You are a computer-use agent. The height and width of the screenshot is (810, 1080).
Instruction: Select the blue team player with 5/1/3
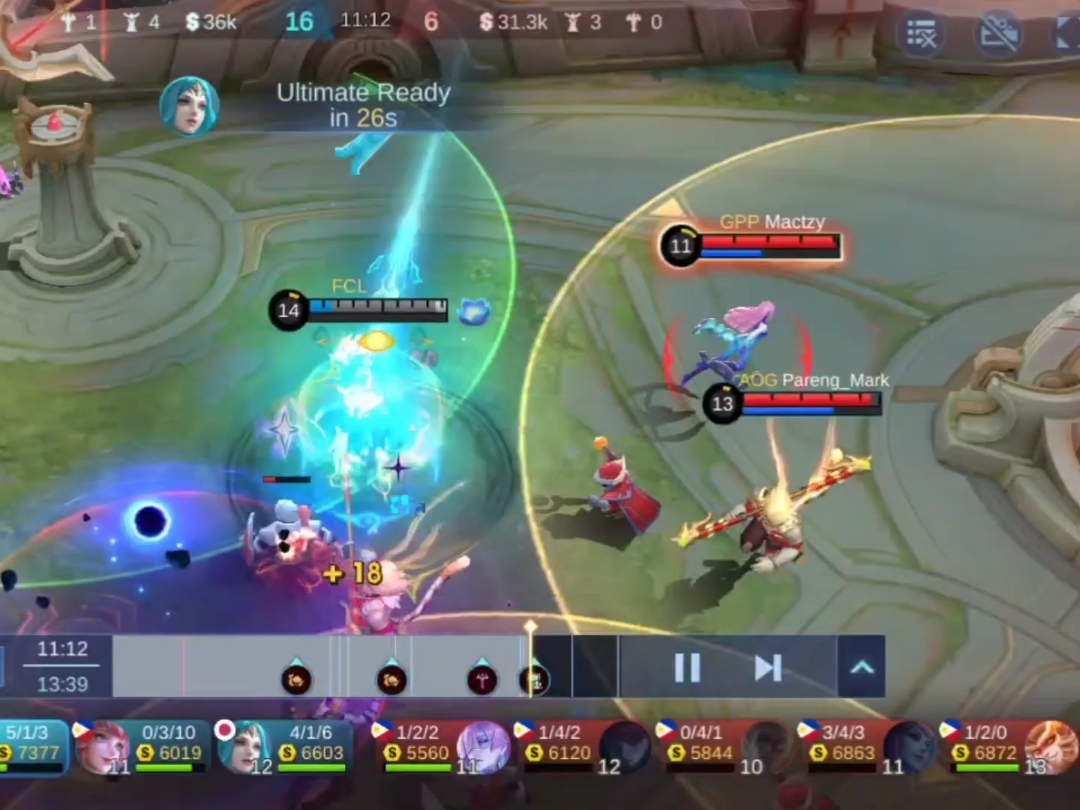(x=32, y=748)
